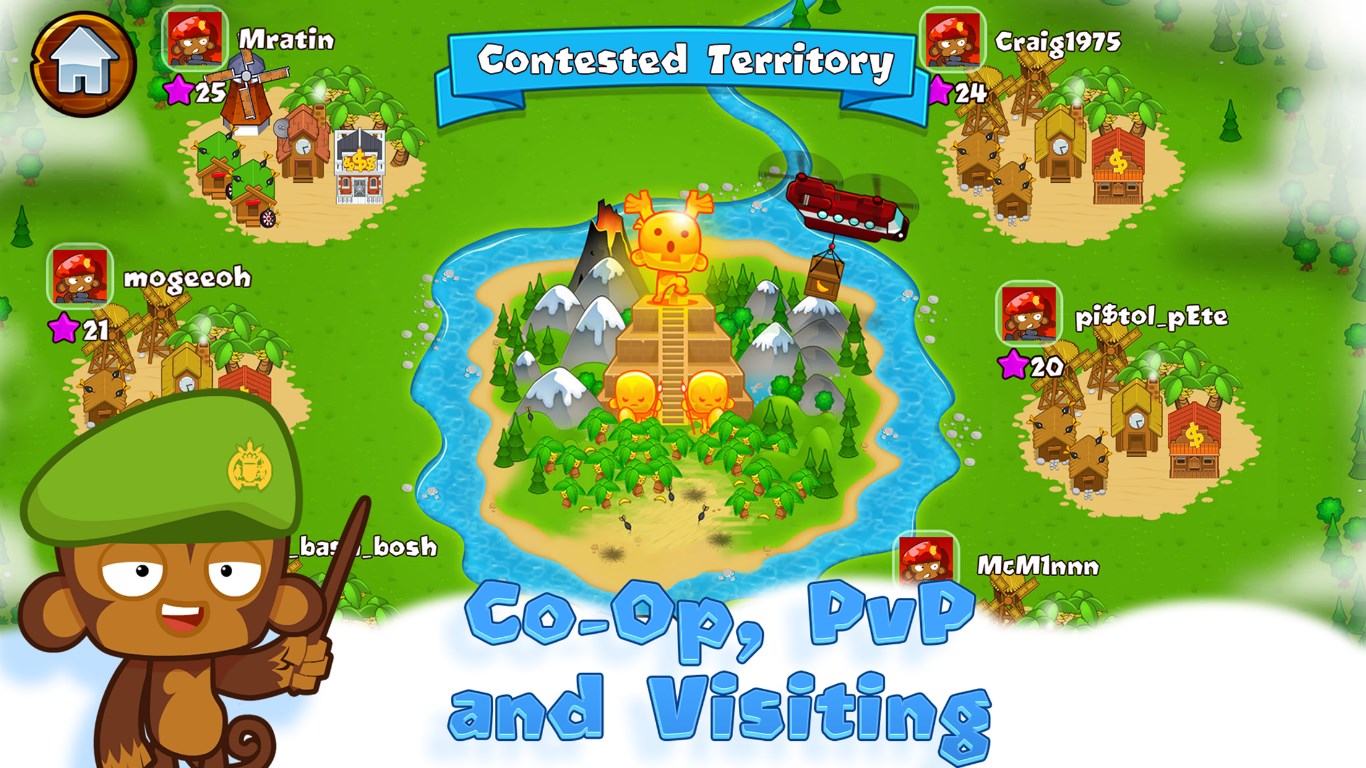
Task: Open the Contested Territory banner
Action: pyautogui.click(x=683, y=60)
